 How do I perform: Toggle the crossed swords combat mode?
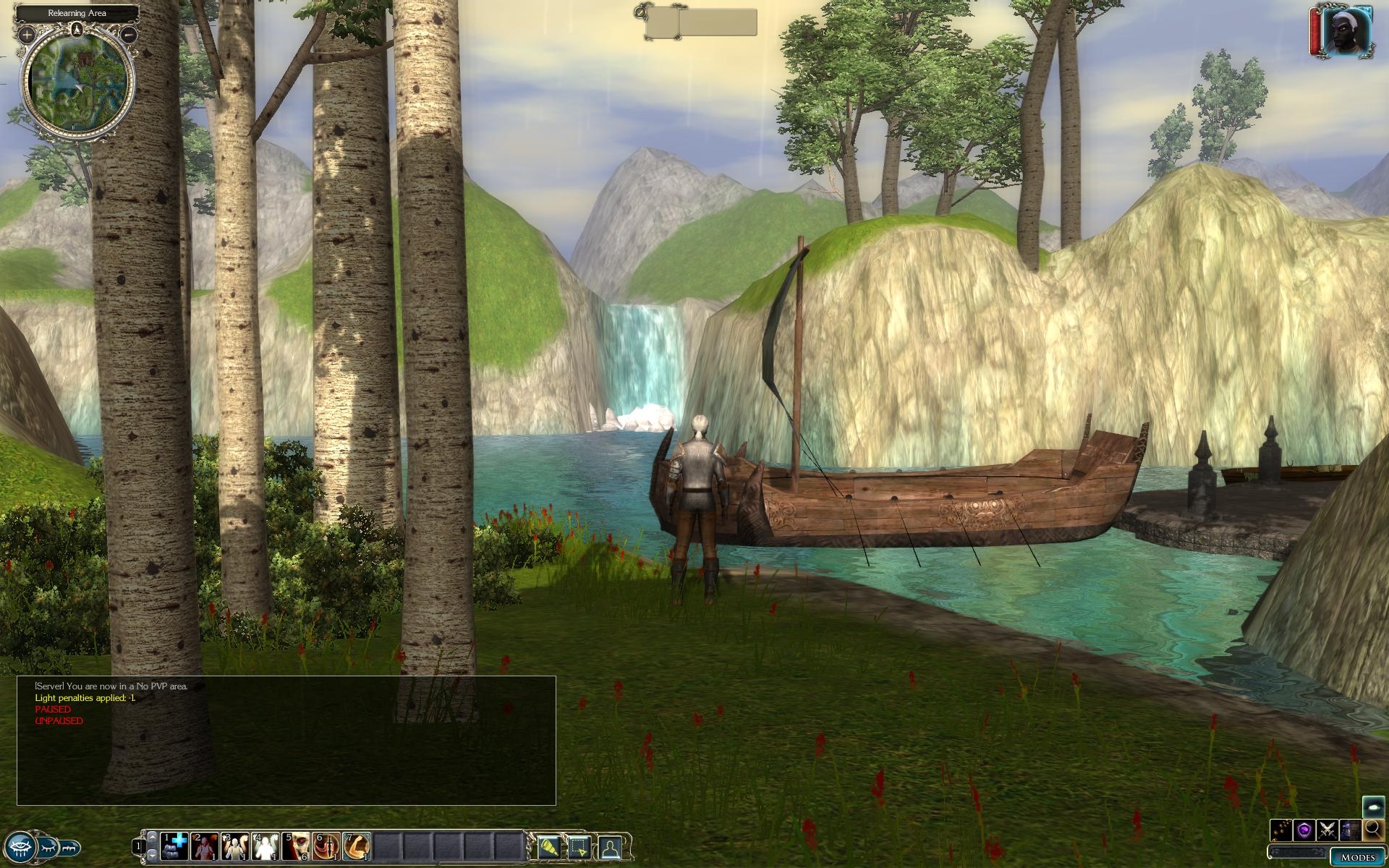[1328, 829]
